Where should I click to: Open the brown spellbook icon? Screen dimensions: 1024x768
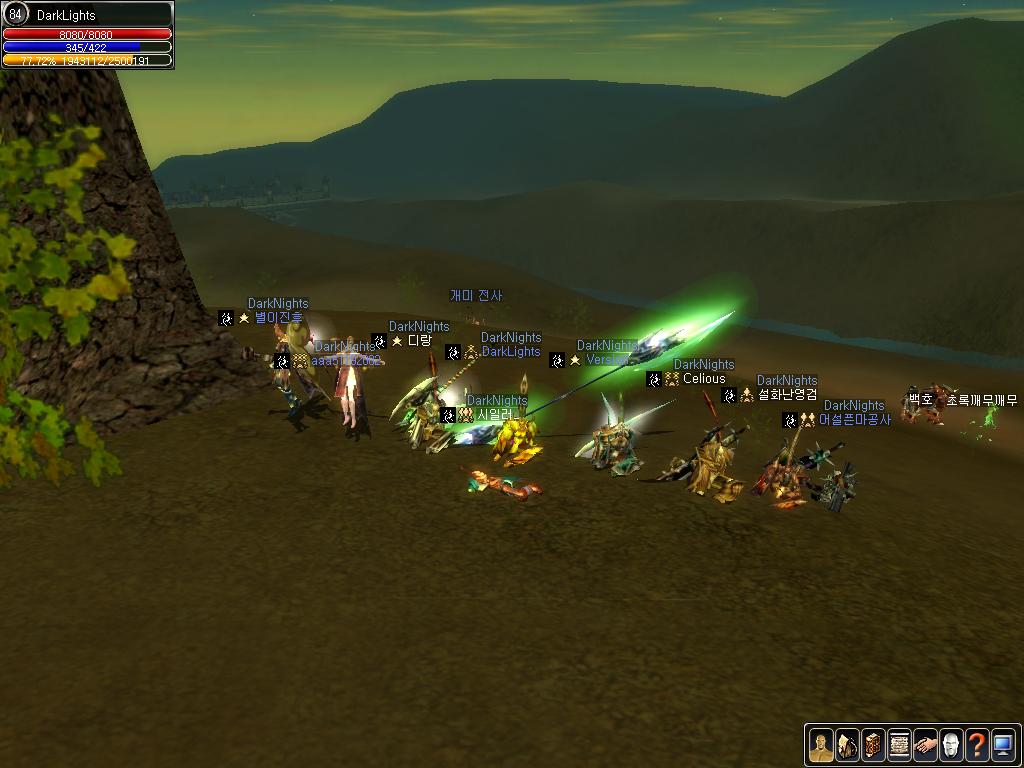[x=873, y=744]
